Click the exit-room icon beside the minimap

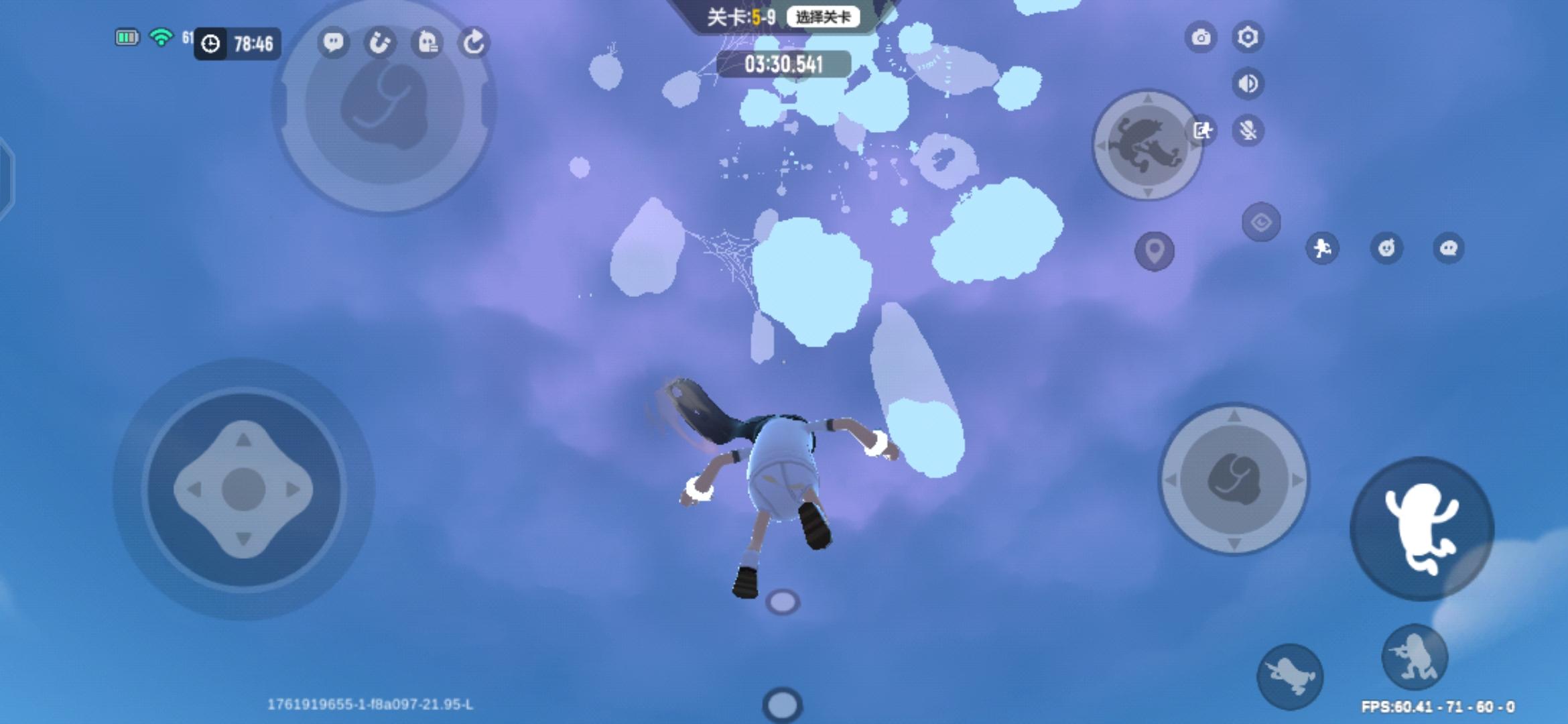point(1201,130)
